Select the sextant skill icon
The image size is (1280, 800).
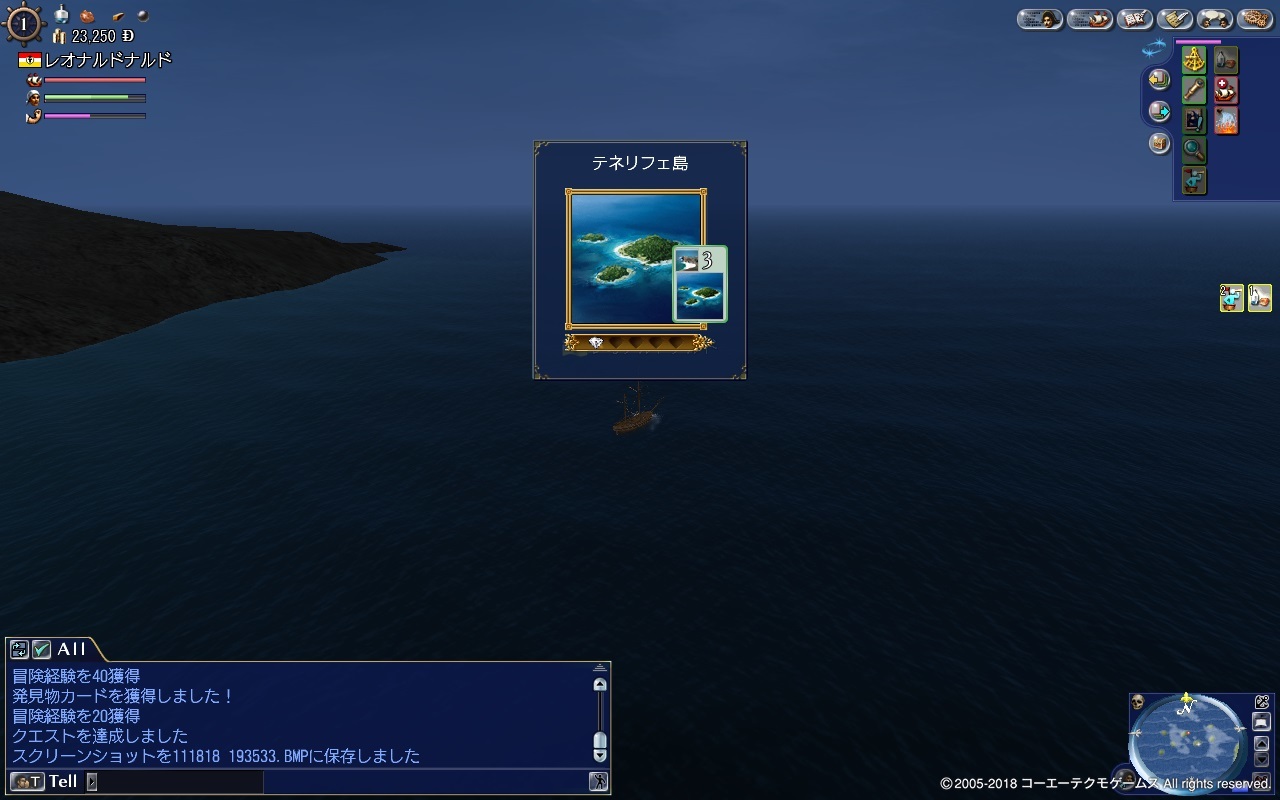point(1193,60)
